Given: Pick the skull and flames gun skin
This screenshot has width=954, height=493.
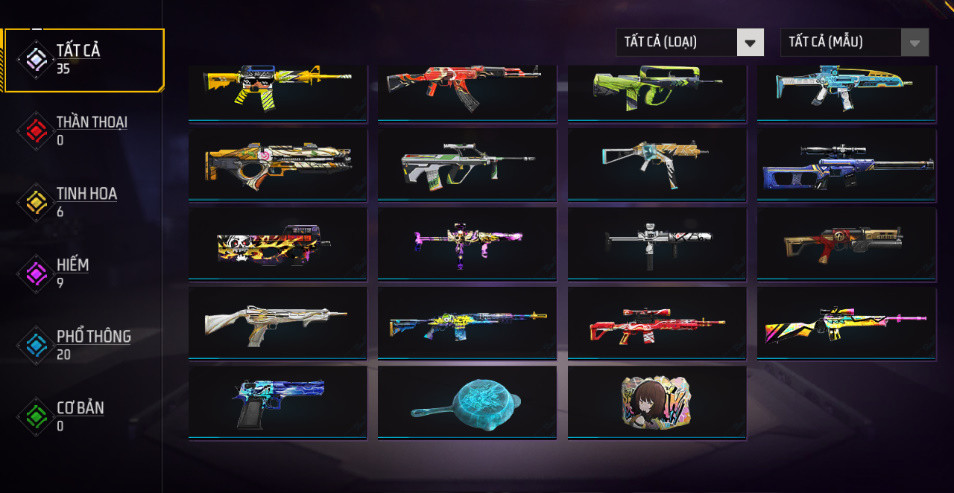Looking at the screenshot, I should 277,242.
